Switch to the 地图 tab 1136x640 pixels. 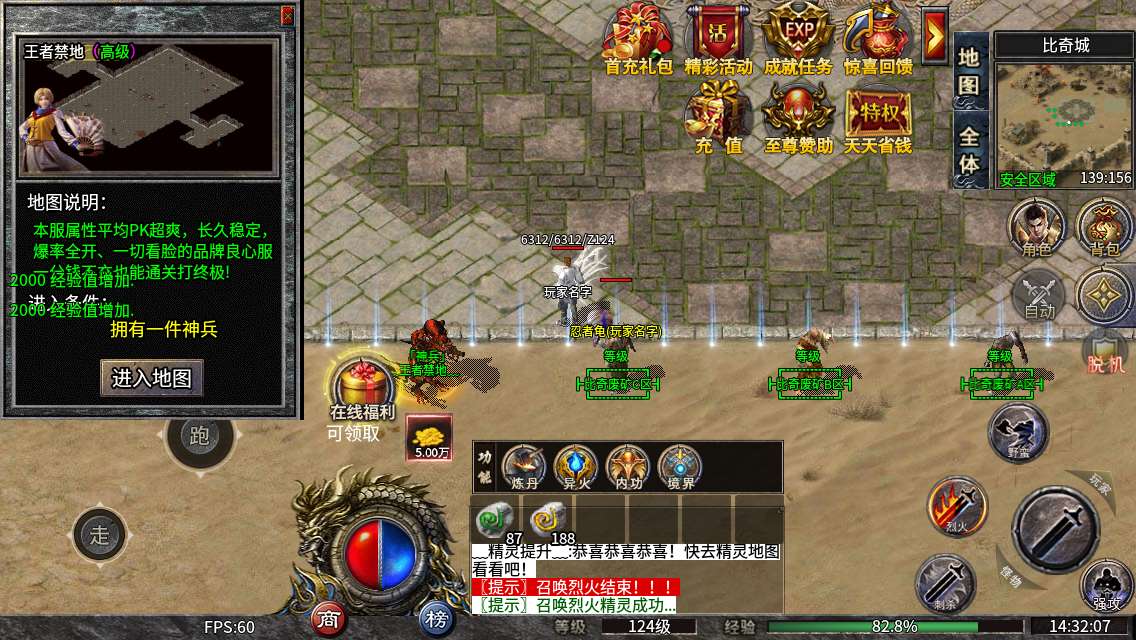point(969,70)
